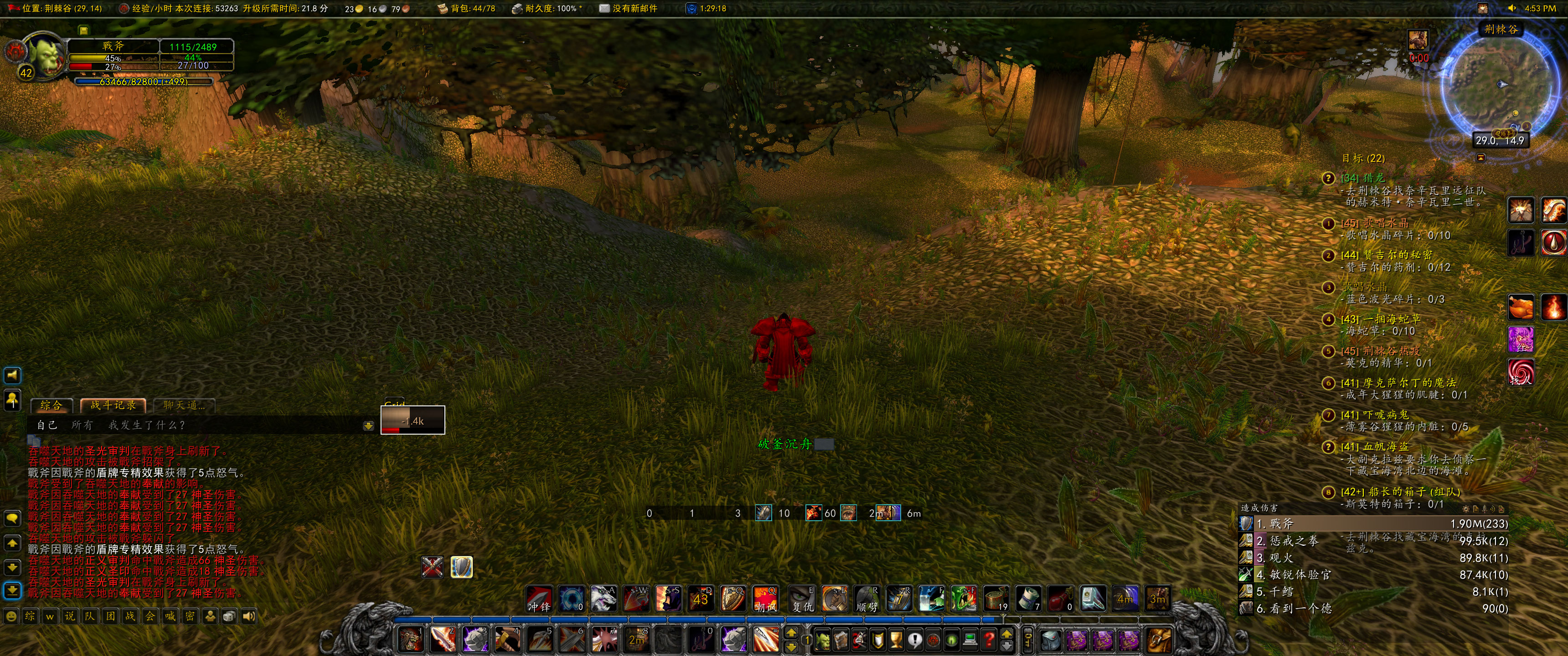Click the yellow down arrow beside the chat bar
1568x656 pixels.
pos(369,426)
